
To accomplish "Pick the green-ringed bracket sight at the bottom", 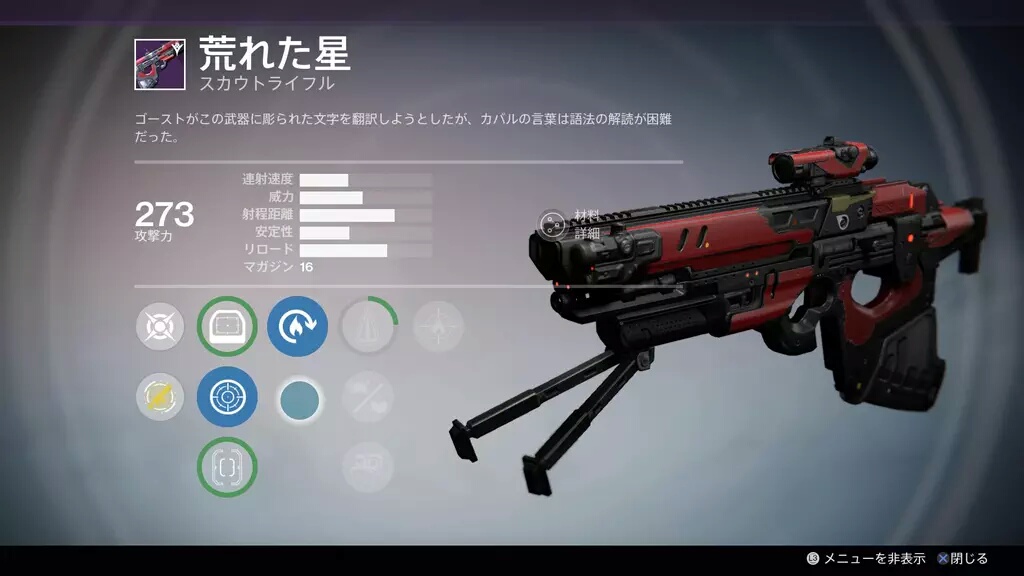I will pos(227,467).
